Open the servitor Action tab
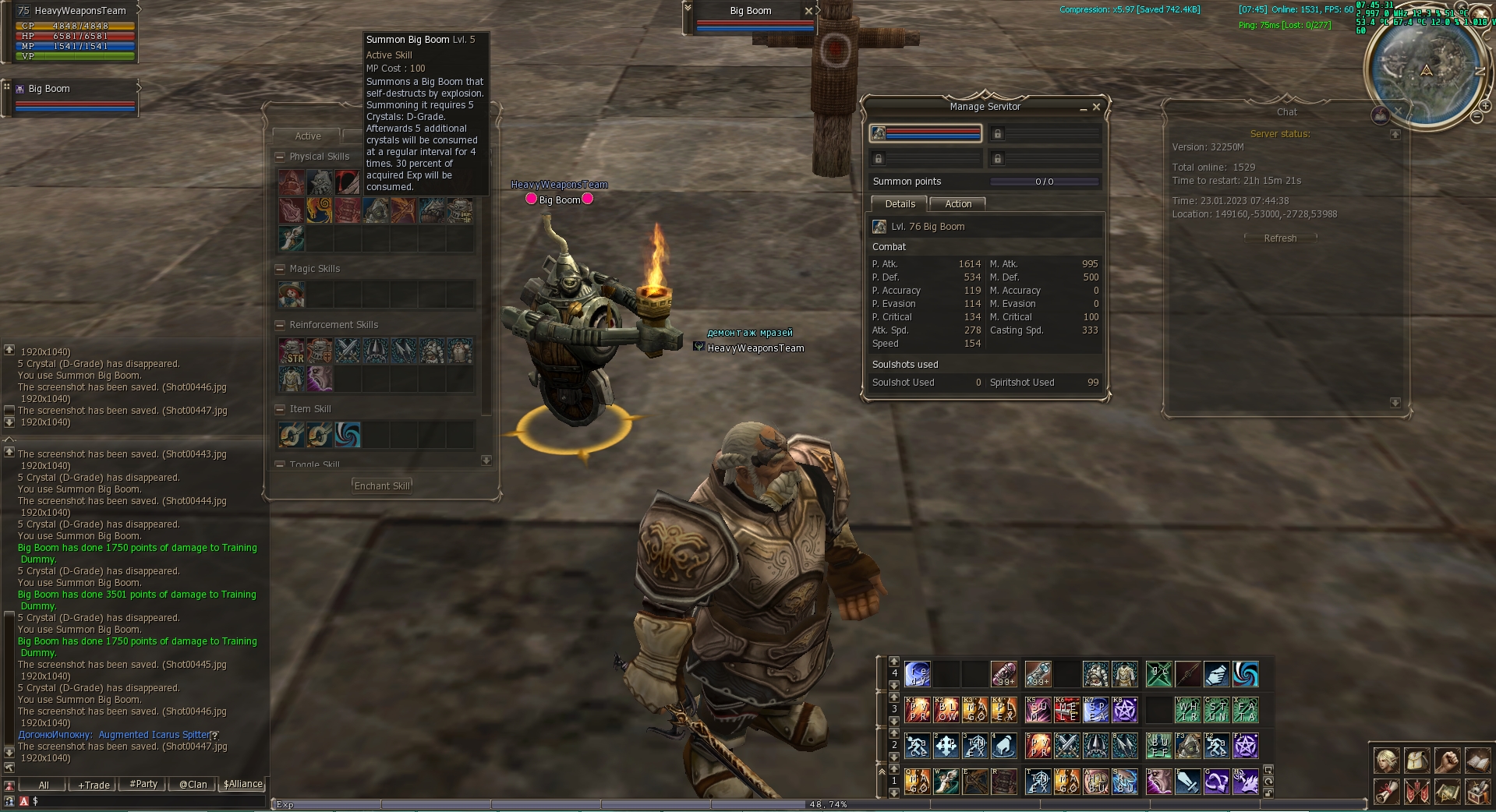This screenshot has width=1496, height=812. point(958,203)
